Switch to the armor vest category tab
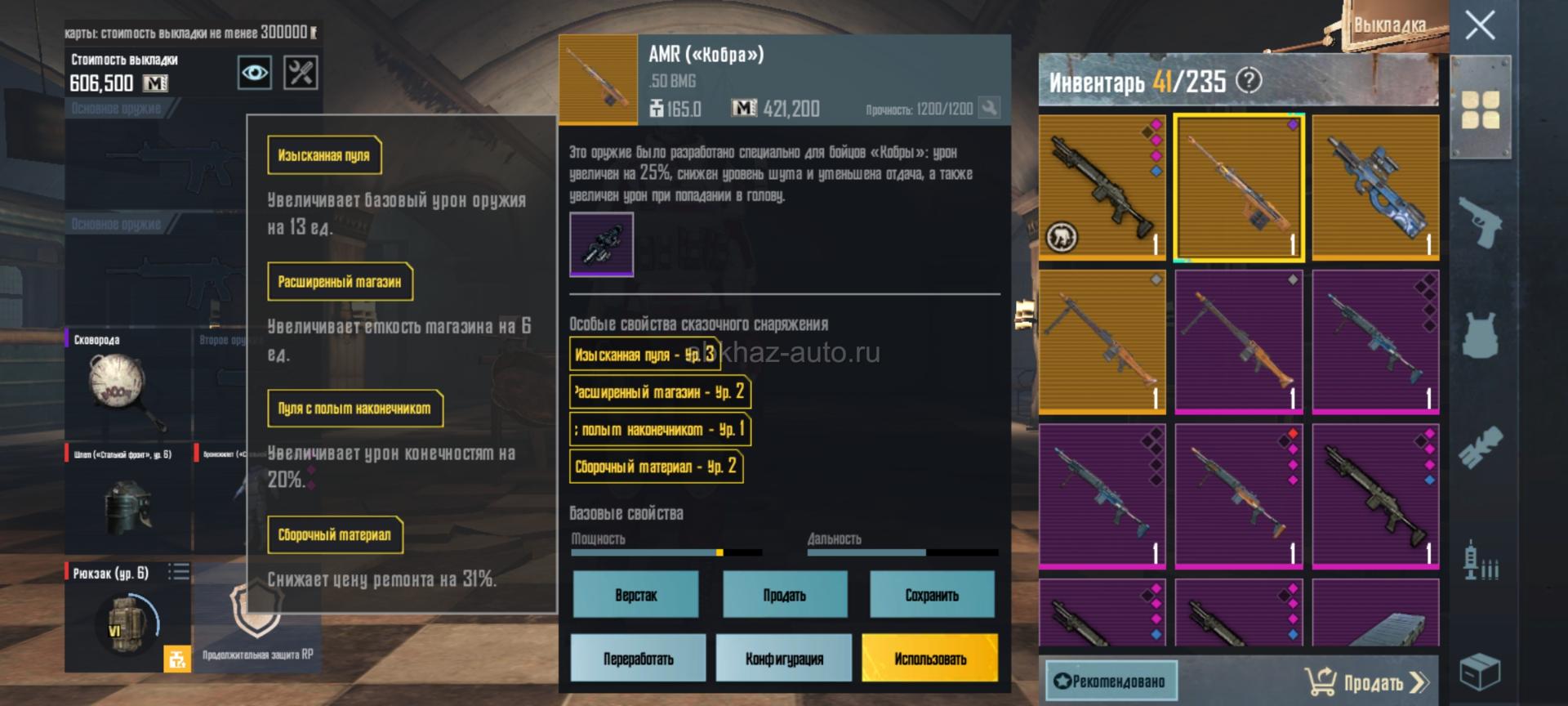The height and width of the screenshot is (706, 1568). pyautogui.click(x=1480, y=333)
